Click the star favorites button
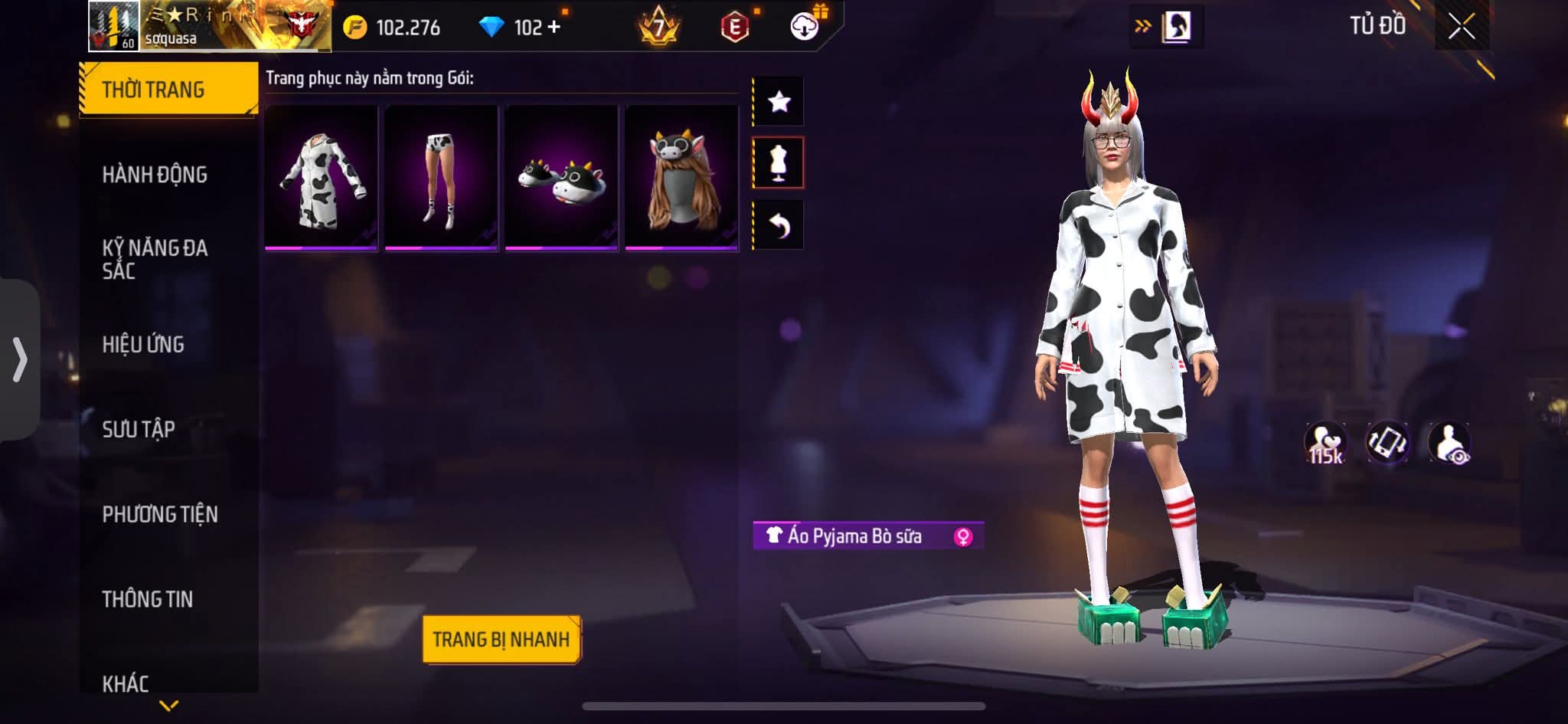The width and height of the screenshot is (1568, 724). point(779,101)
